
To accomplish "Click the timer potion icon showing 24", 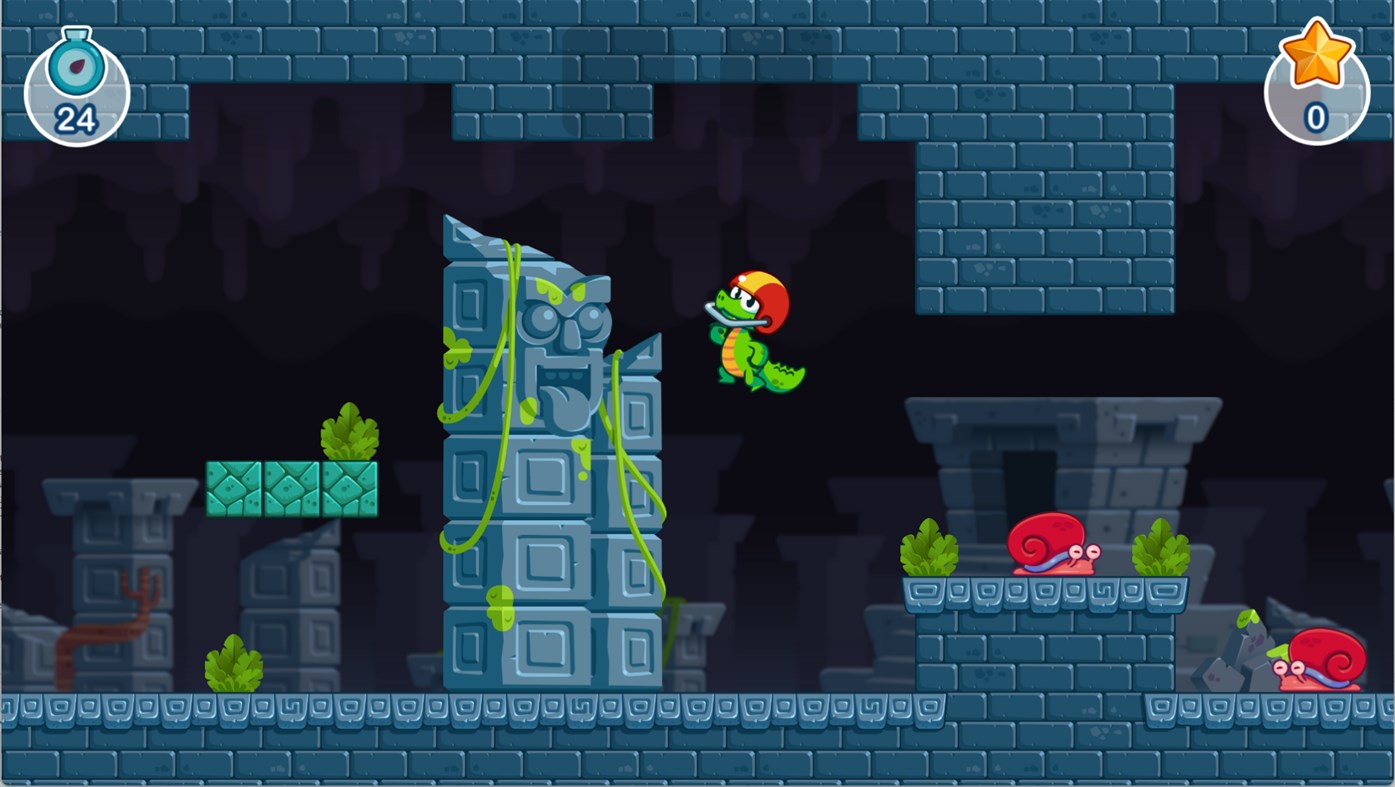I will [x=75, y=85].
